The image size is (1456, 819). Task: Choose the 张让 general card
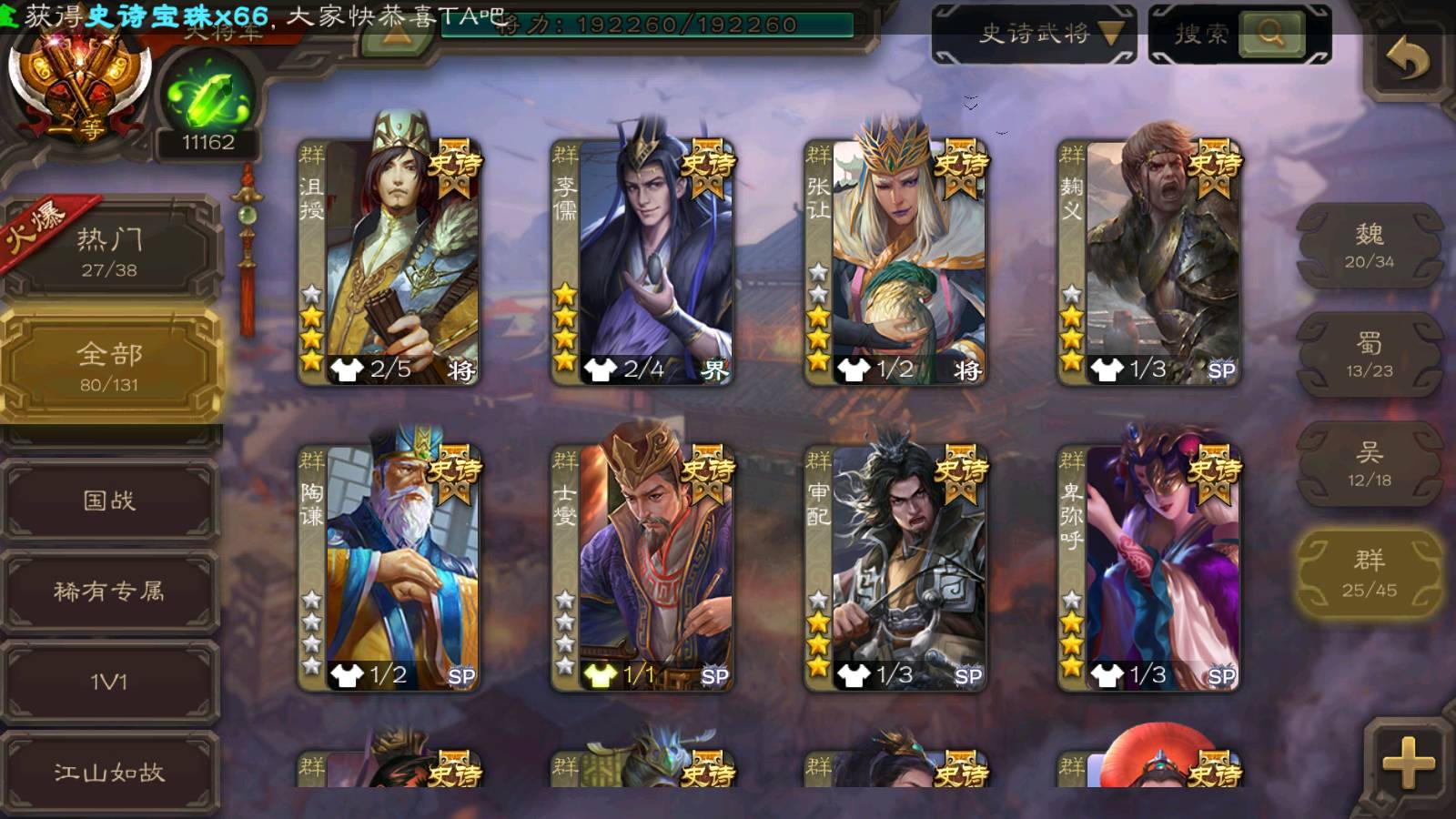(897, 259)
